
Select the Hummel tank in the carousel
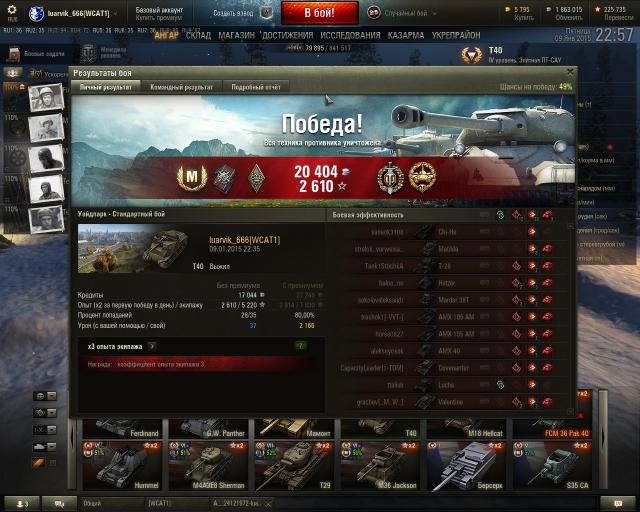(x=124, y=465)
